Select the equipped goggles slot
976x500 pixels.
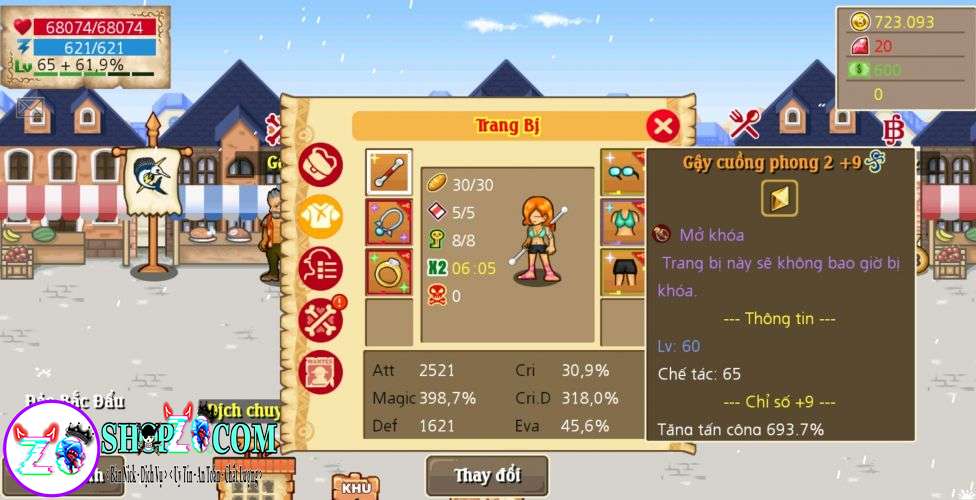[622, 173]
